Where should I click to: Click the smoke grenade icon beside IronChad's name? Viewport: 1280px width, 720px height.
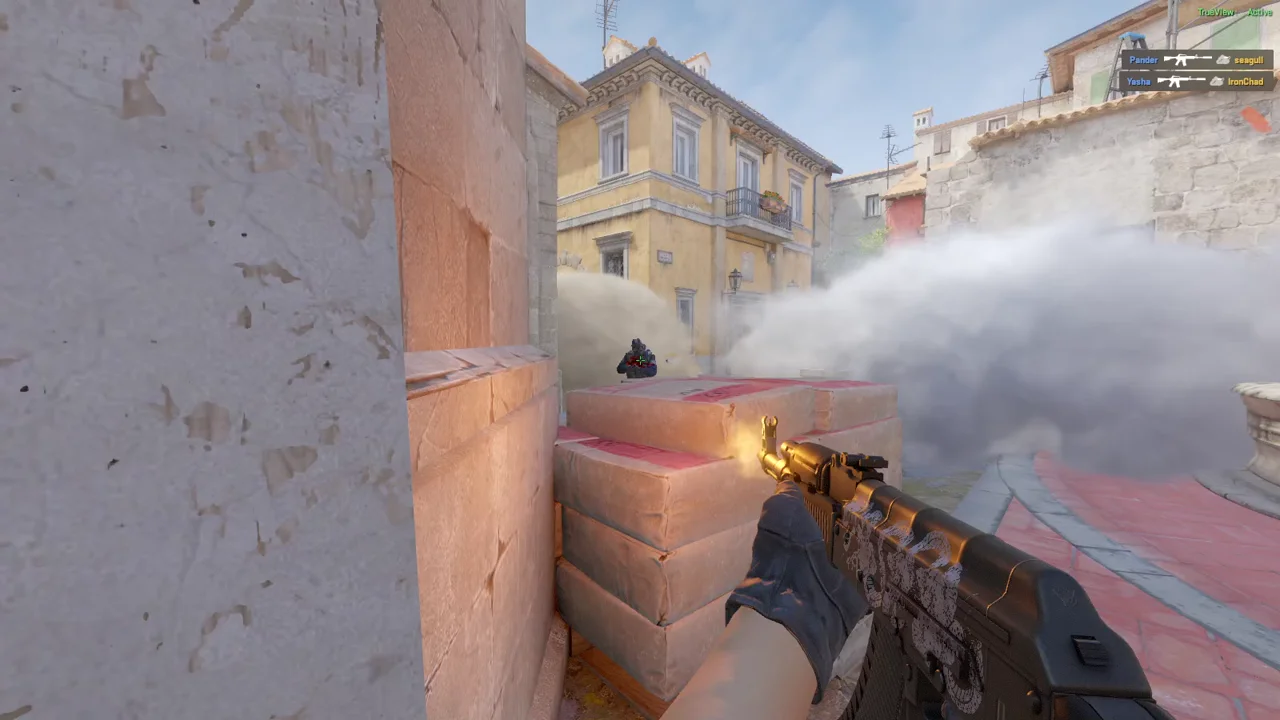[1218, 81]
